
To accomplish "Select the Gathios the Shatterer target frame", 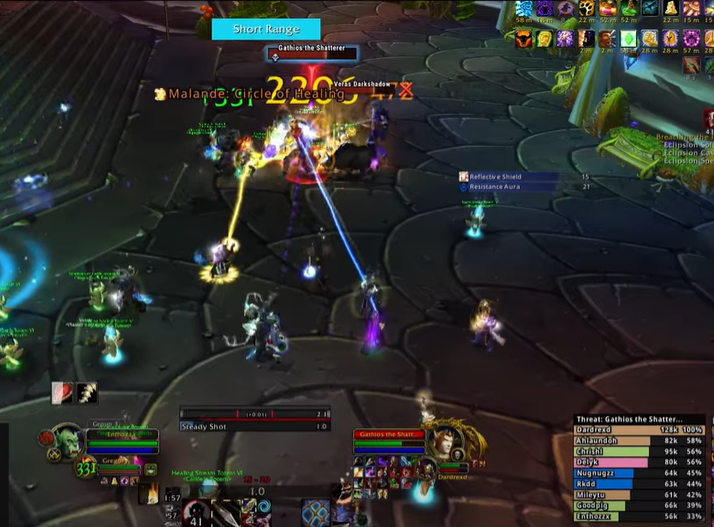I will (385, 435).
